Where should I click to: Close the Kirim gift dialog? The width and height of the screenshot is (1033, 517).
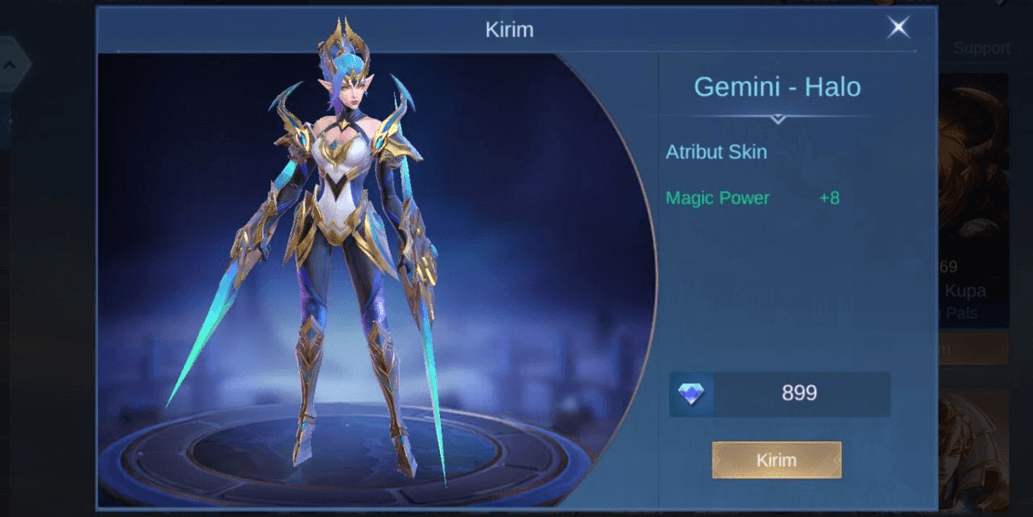click(x=898, y=28)
